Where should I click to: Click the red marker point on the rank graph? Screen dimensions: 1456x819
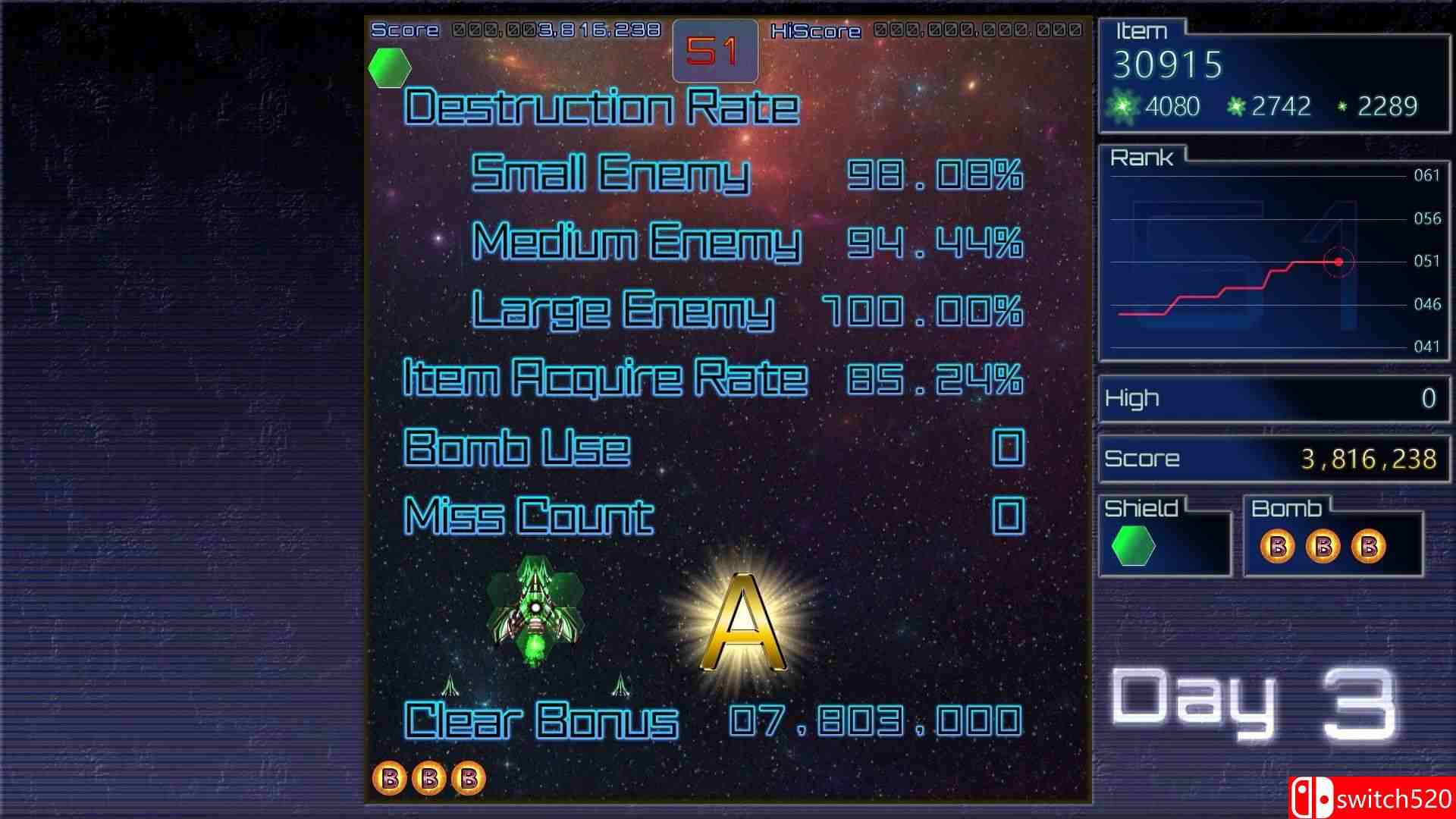1338,262
